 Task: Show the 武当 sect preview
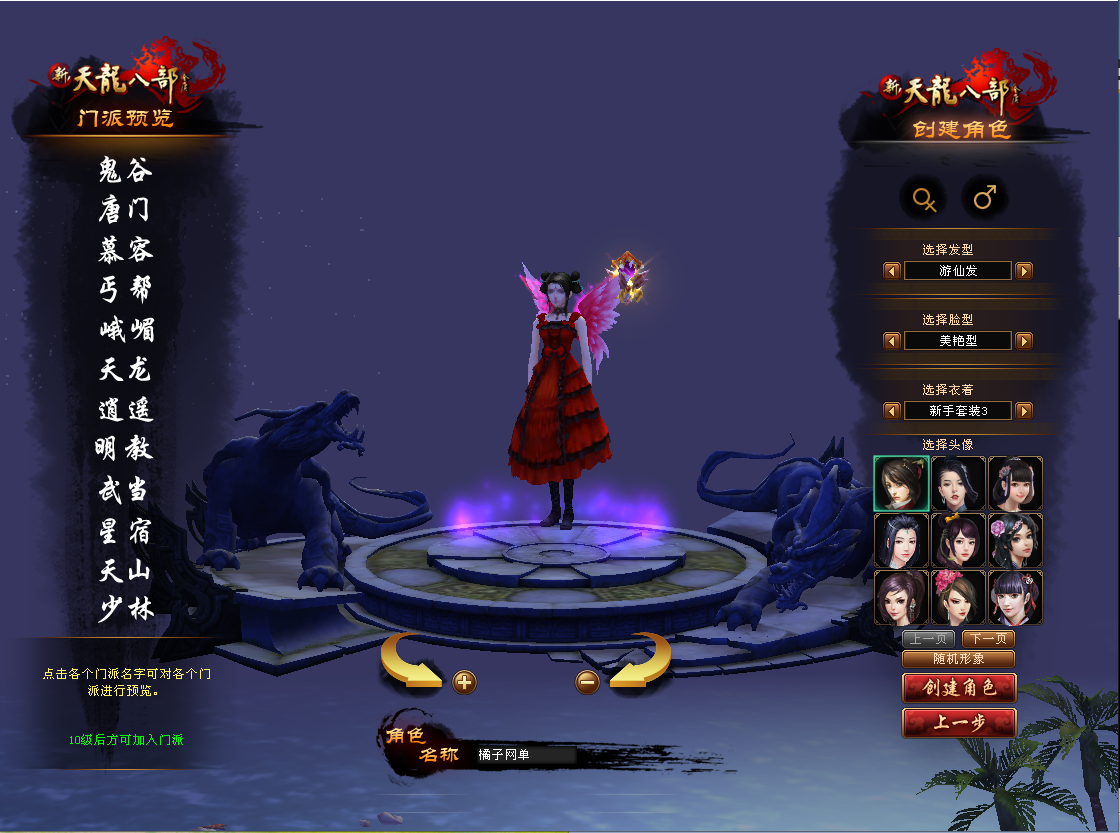point(126,489)
